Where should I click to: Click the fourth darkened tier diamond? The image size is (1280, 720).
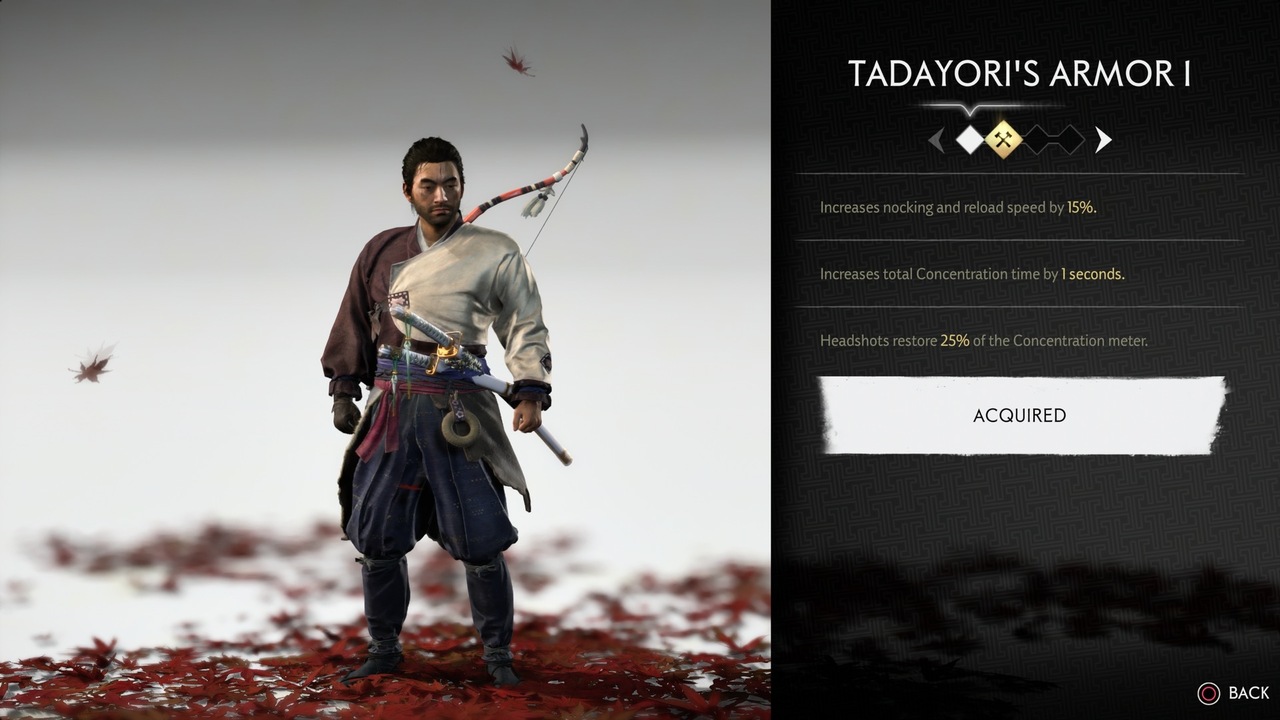(1068, 139)
